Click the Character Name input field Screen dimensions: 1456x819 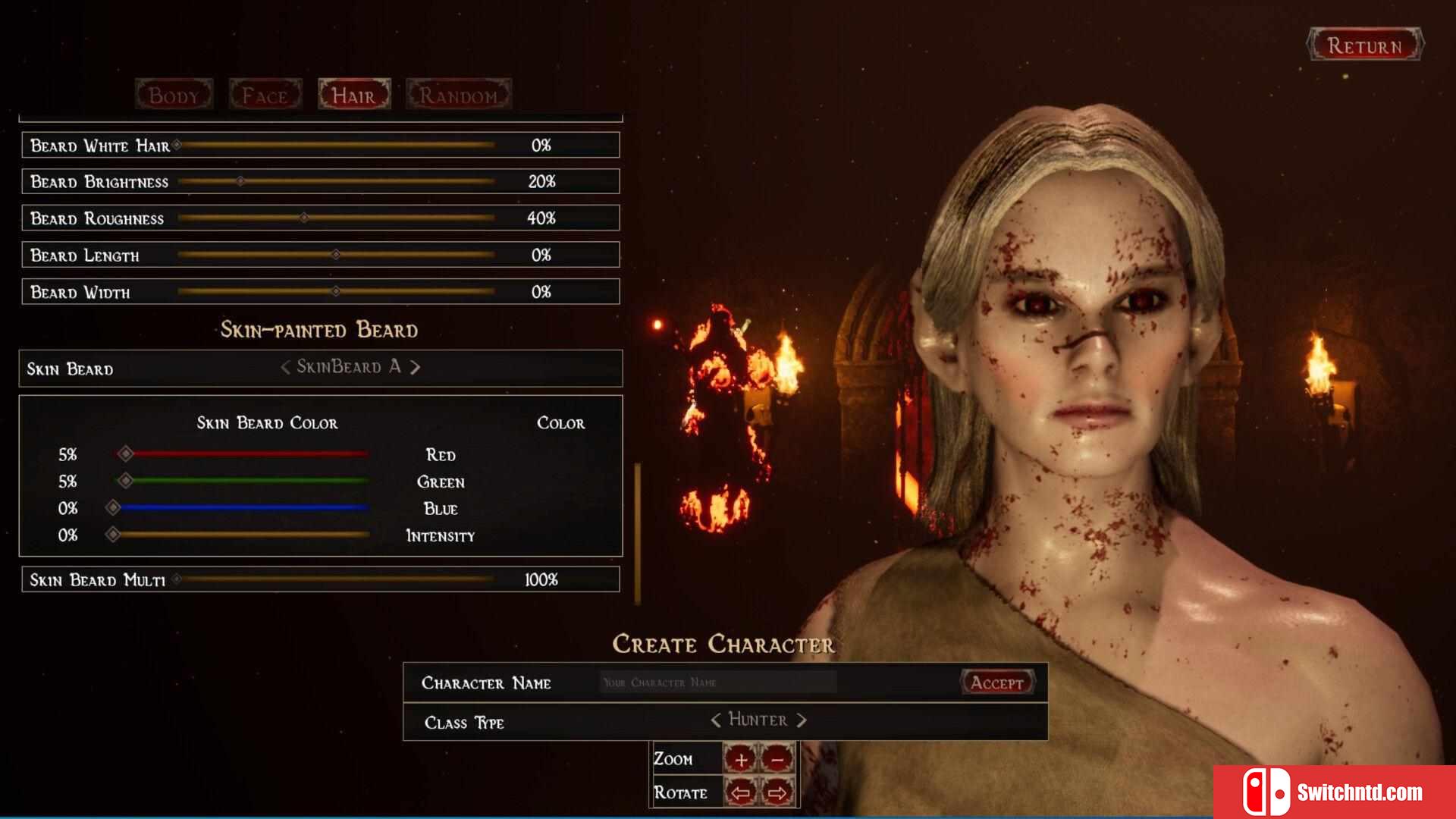pos(717,682)
